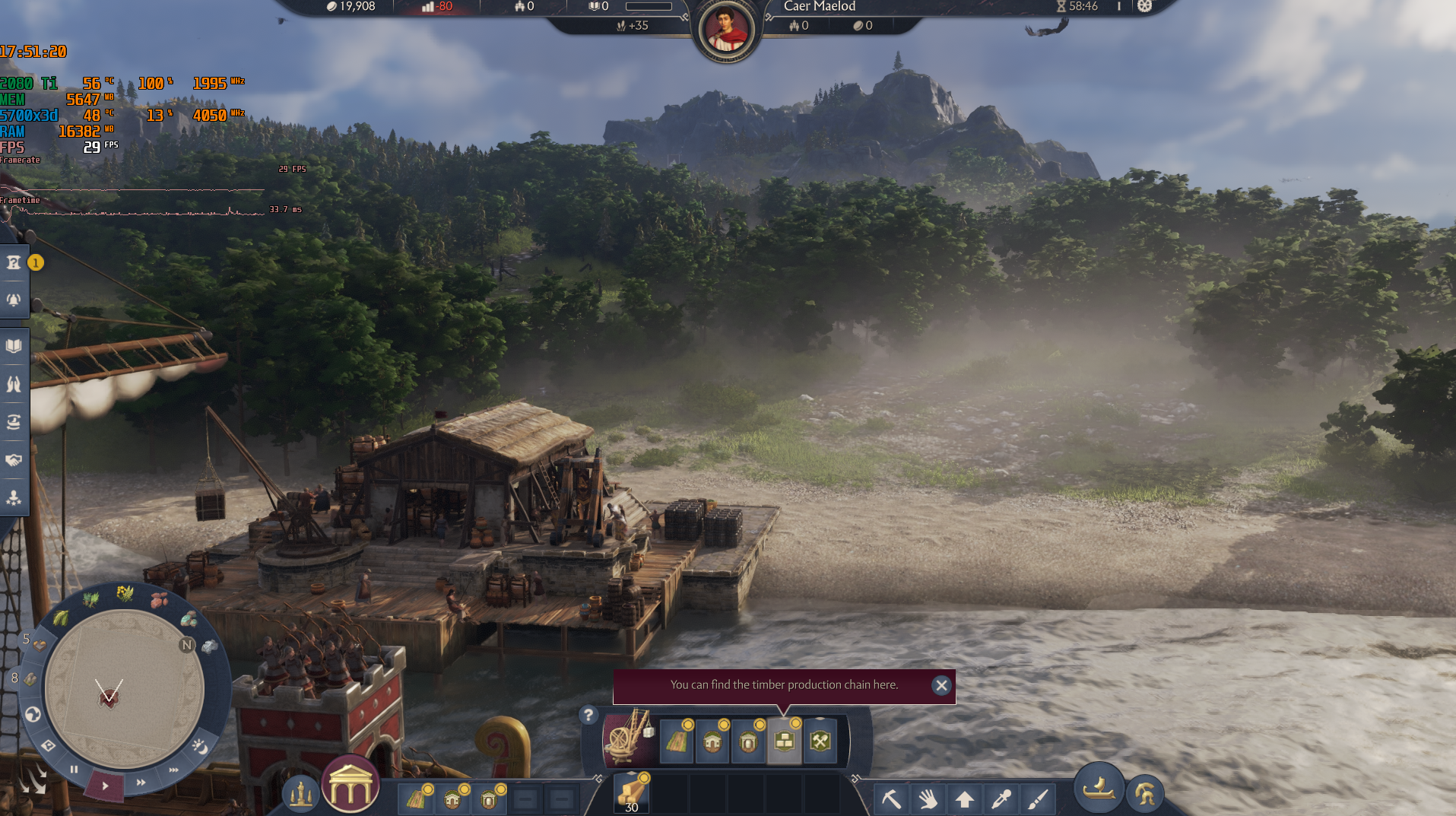The width and height of the screenshot is (1456, 816).
Task: Select the storage crates building in timber chain
Action: pyautogui.click(x=784, y=741)
